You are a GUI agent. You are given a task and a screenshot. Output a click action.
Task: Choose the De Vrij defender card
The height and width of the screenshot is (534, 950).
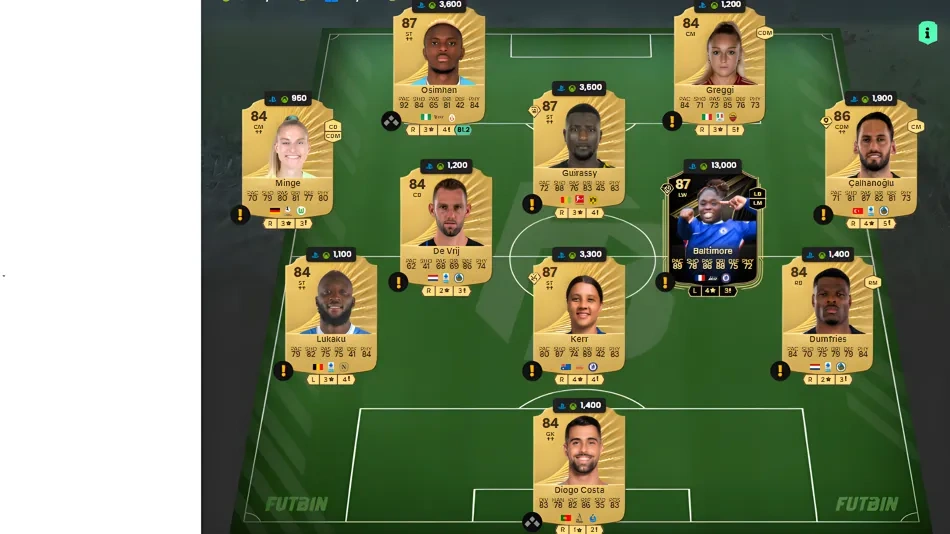pyautogui.click(x=446, y=222)
